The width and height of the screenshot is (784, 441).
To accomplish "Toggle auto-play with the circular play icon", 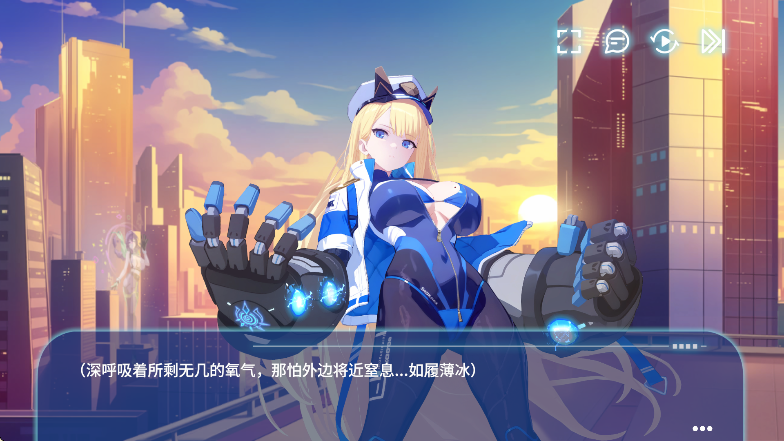I will (664, 41).
